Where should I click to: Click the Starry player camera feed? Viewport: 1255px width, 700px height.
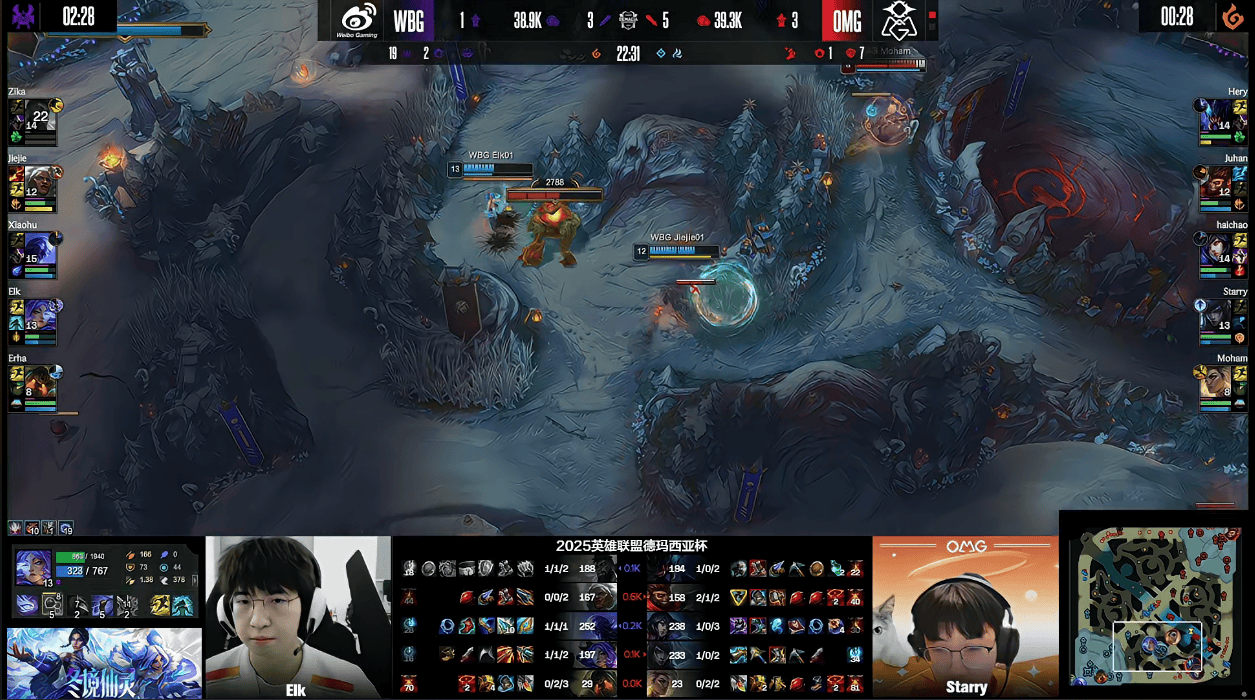tap(965, 615)
